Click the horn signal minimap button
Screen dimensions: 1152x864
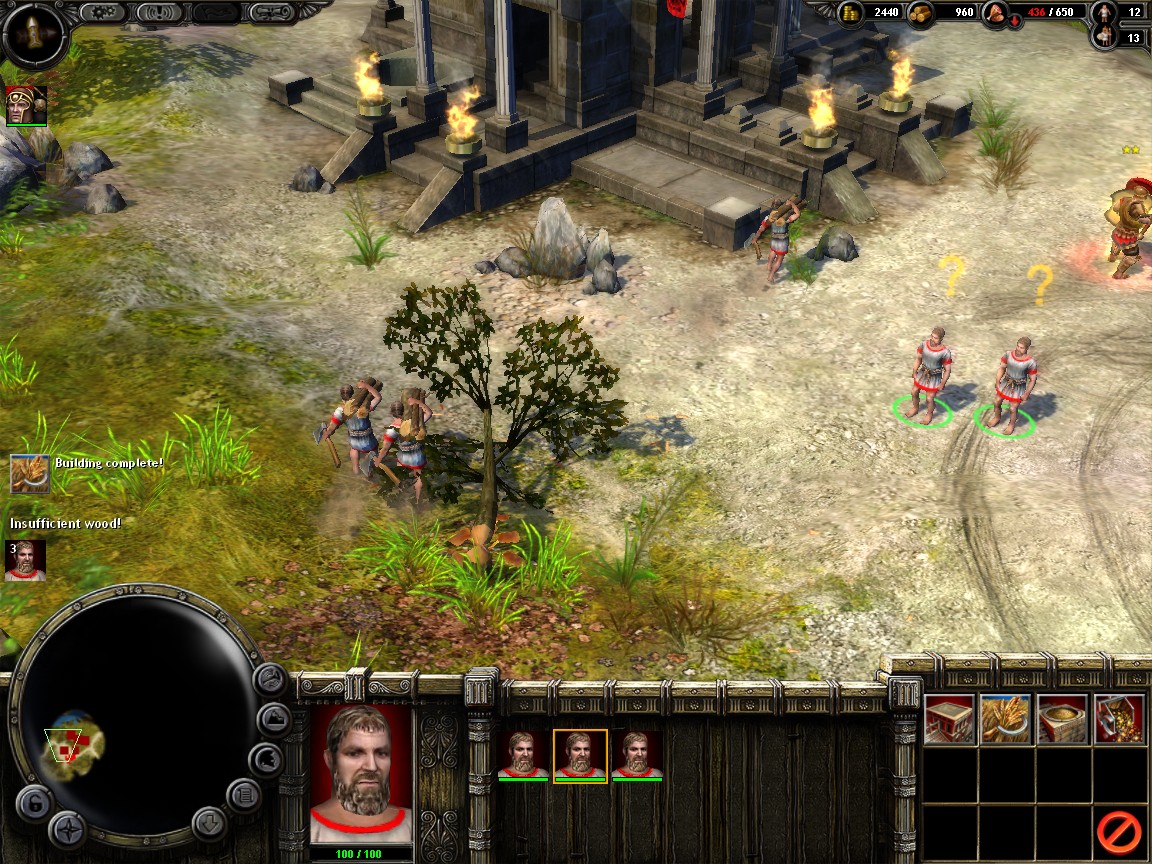tap(270, 681)
